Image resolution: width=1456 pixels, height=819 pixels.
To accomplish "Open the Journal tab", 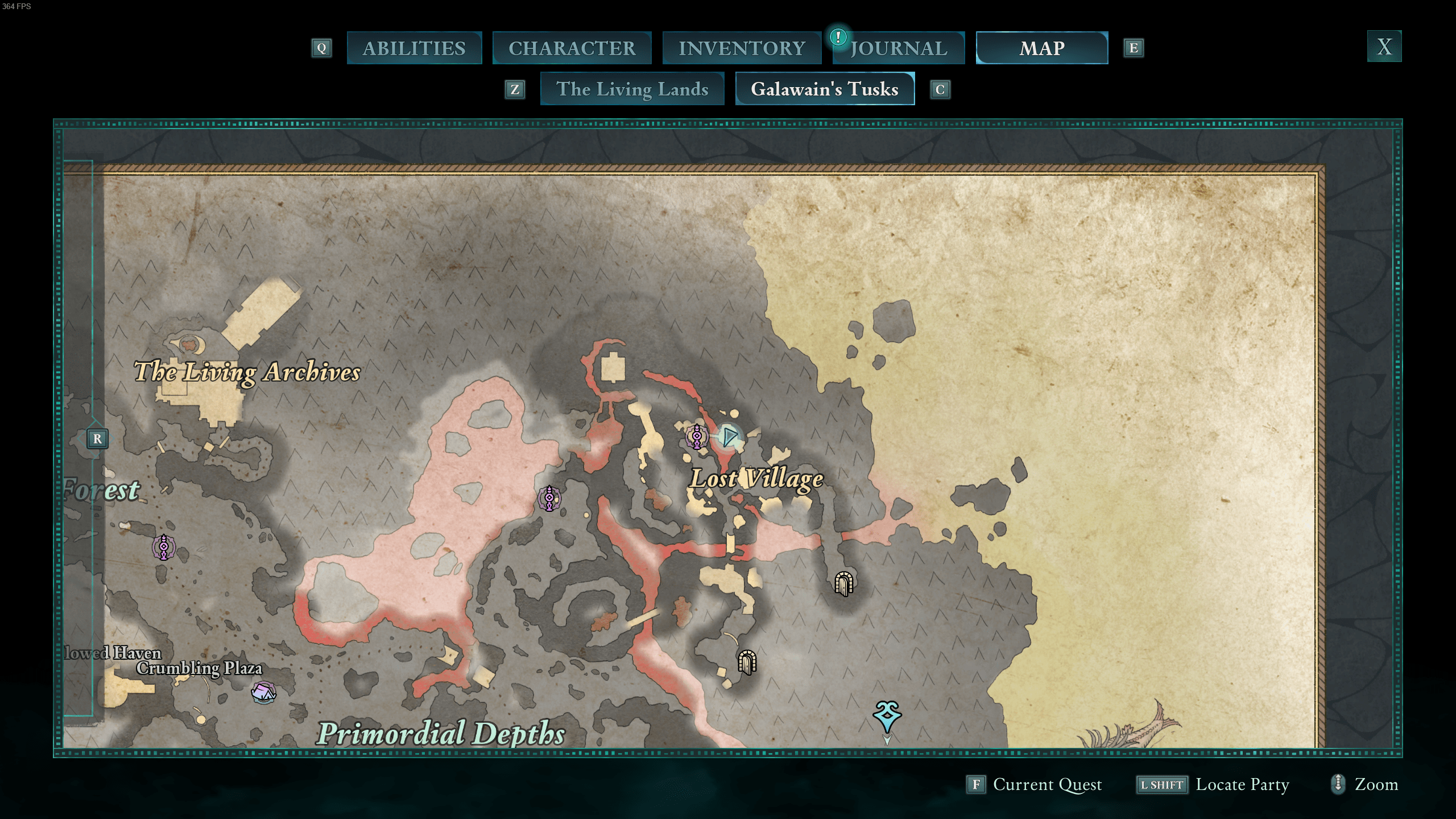I will (x=899, y=48).
